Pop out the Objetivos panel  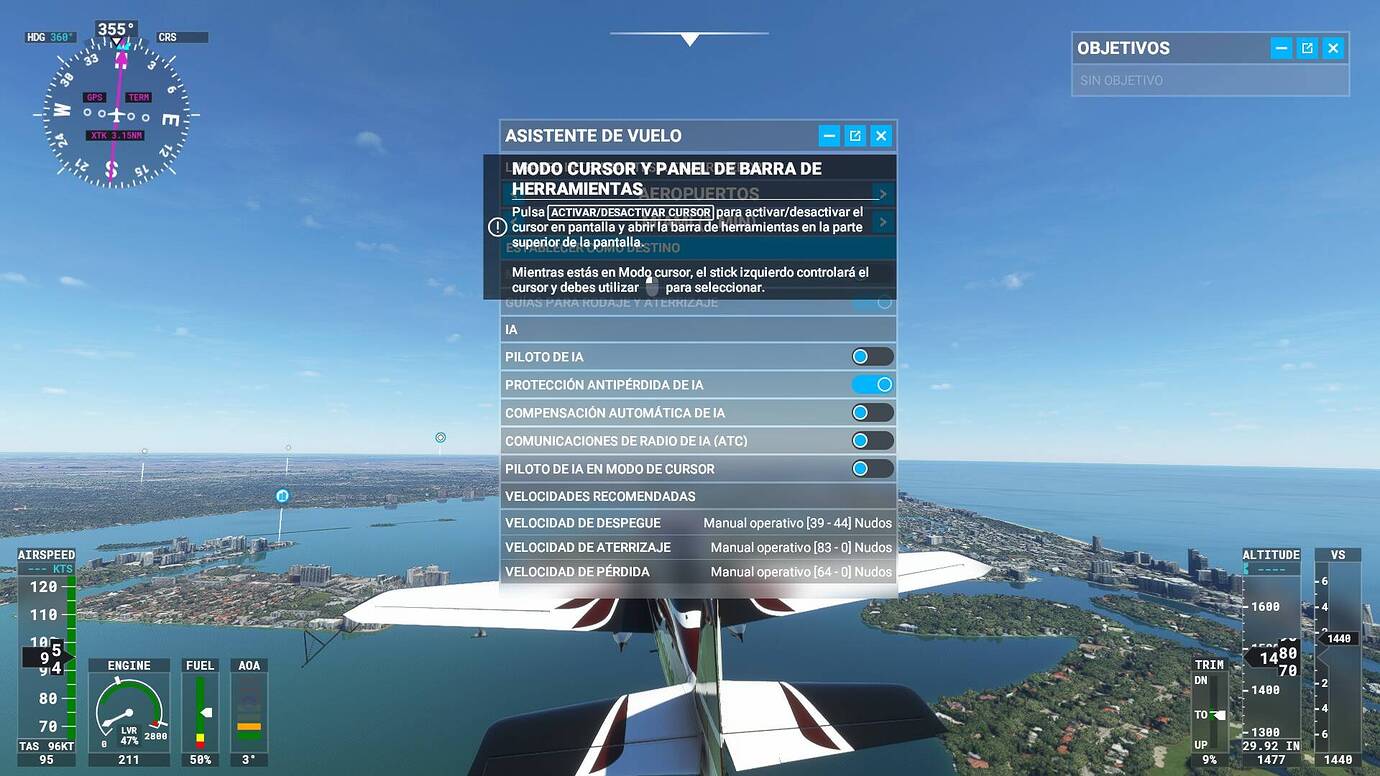click(1307, 47)
